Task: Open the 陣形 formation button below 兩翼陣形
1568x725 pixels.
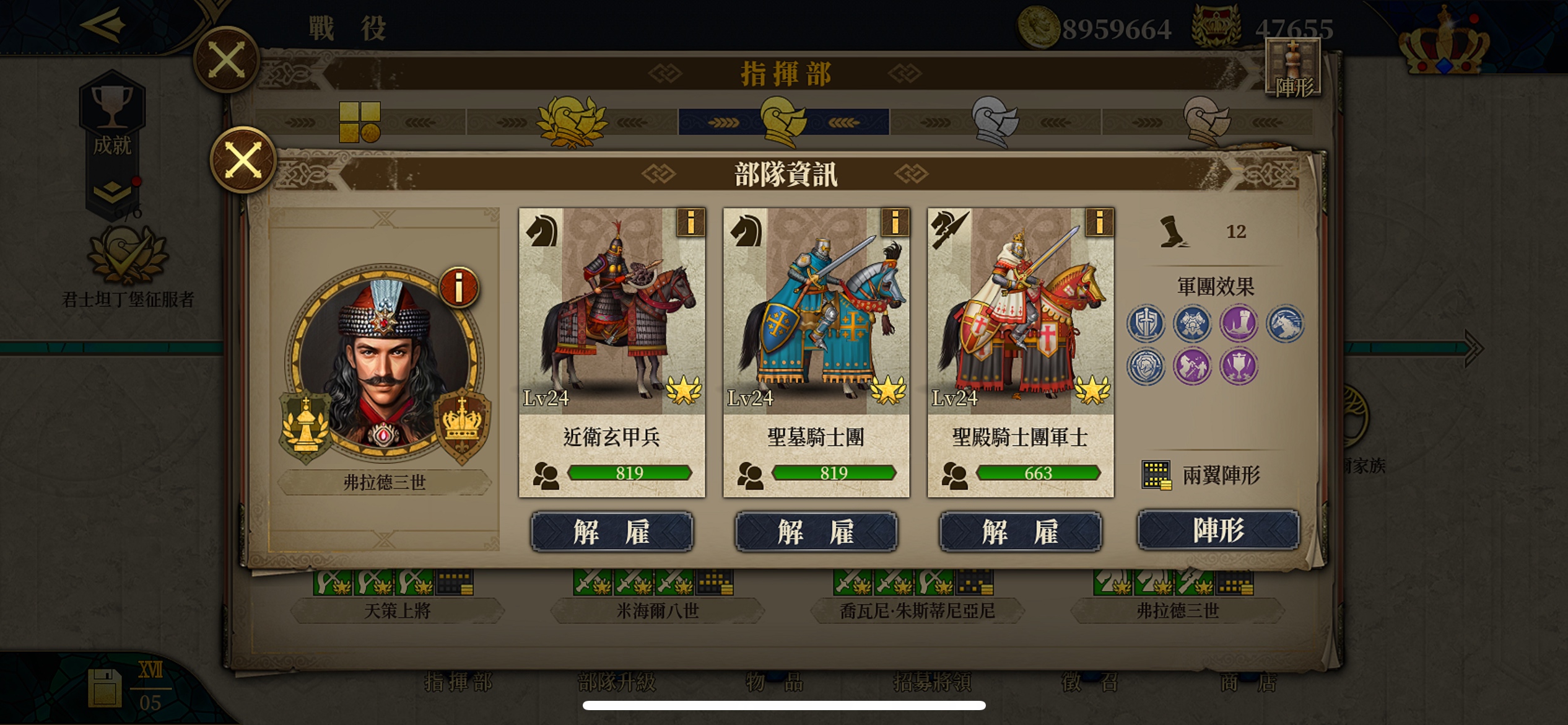Action: pyautogui.click(x=1217, y=530)
